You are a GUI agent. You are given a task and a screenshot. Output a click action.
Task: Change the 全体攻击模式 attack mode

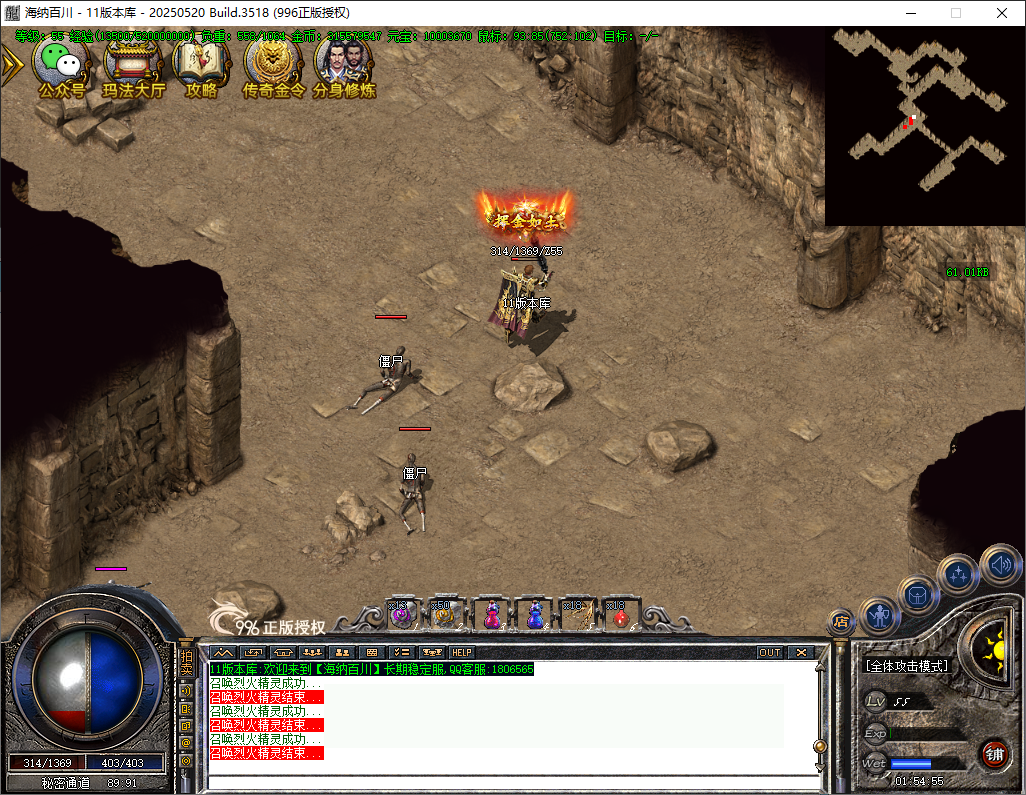pos(907,666)
